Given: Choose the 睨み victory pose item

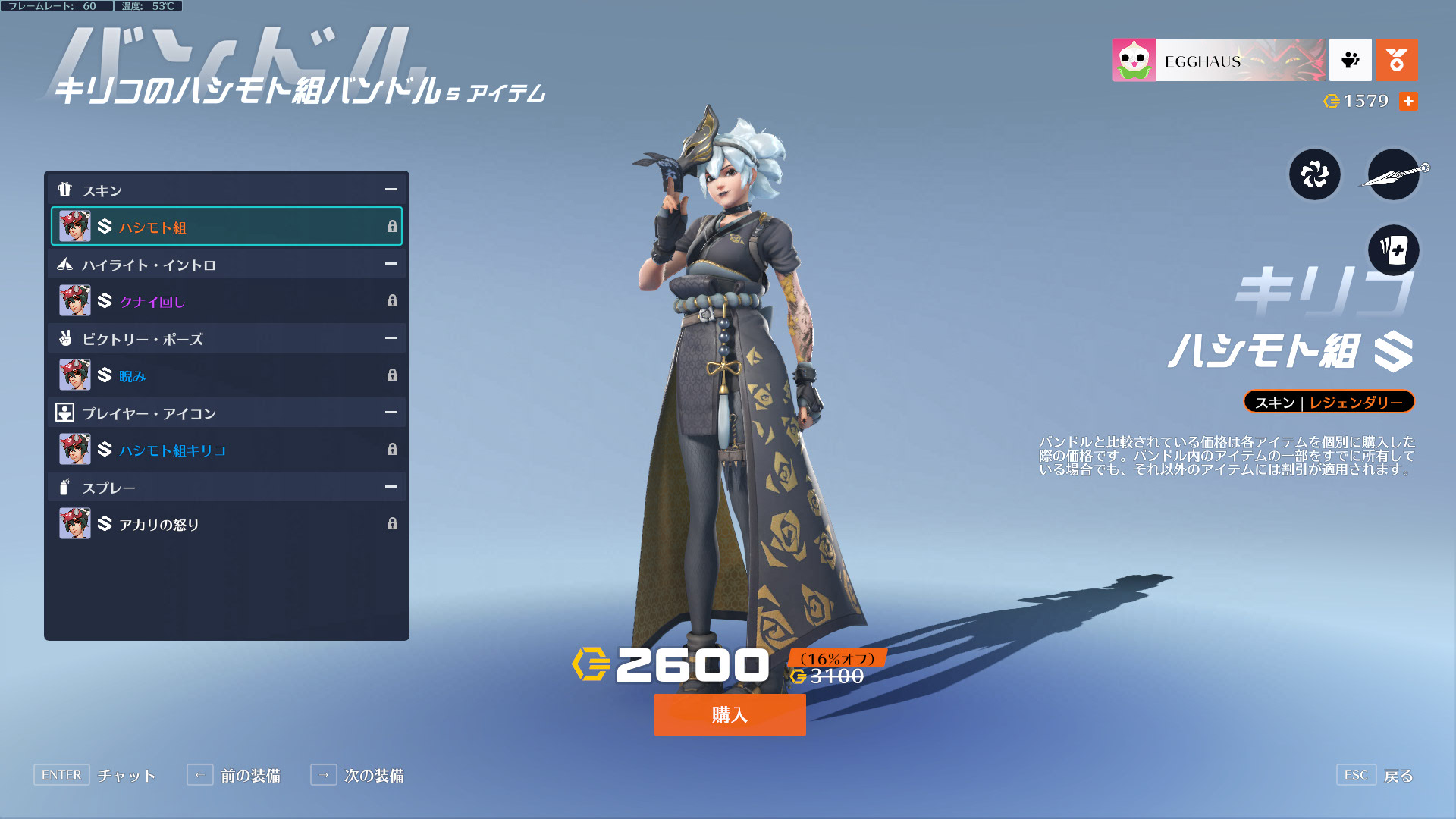Looking at the screenshot, I should pyautogui.click(x=226, y=375).
